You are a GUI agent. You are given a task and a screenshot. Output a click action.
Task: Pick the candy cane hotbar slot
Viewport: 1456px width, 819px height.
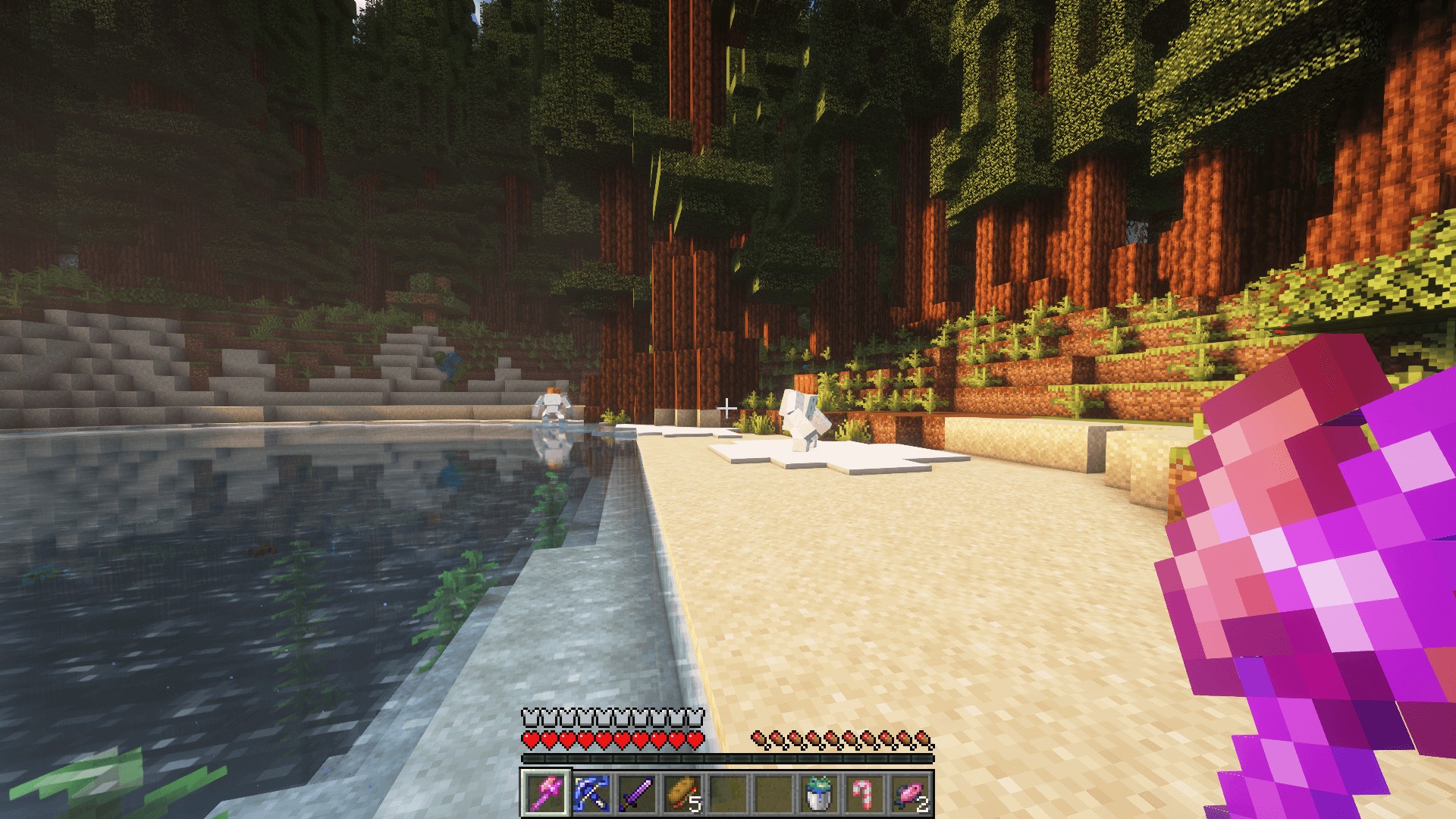863,793
